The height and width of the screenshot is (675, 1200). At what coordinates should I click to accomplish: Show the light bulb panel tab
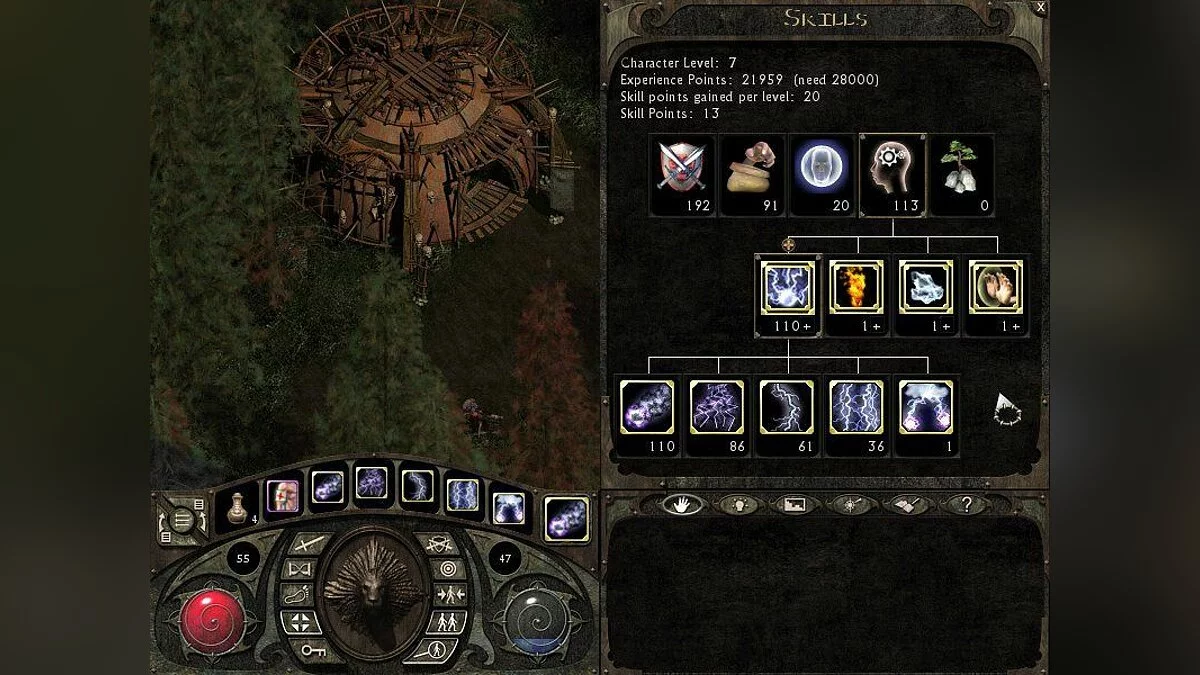(x=738, y=504)
